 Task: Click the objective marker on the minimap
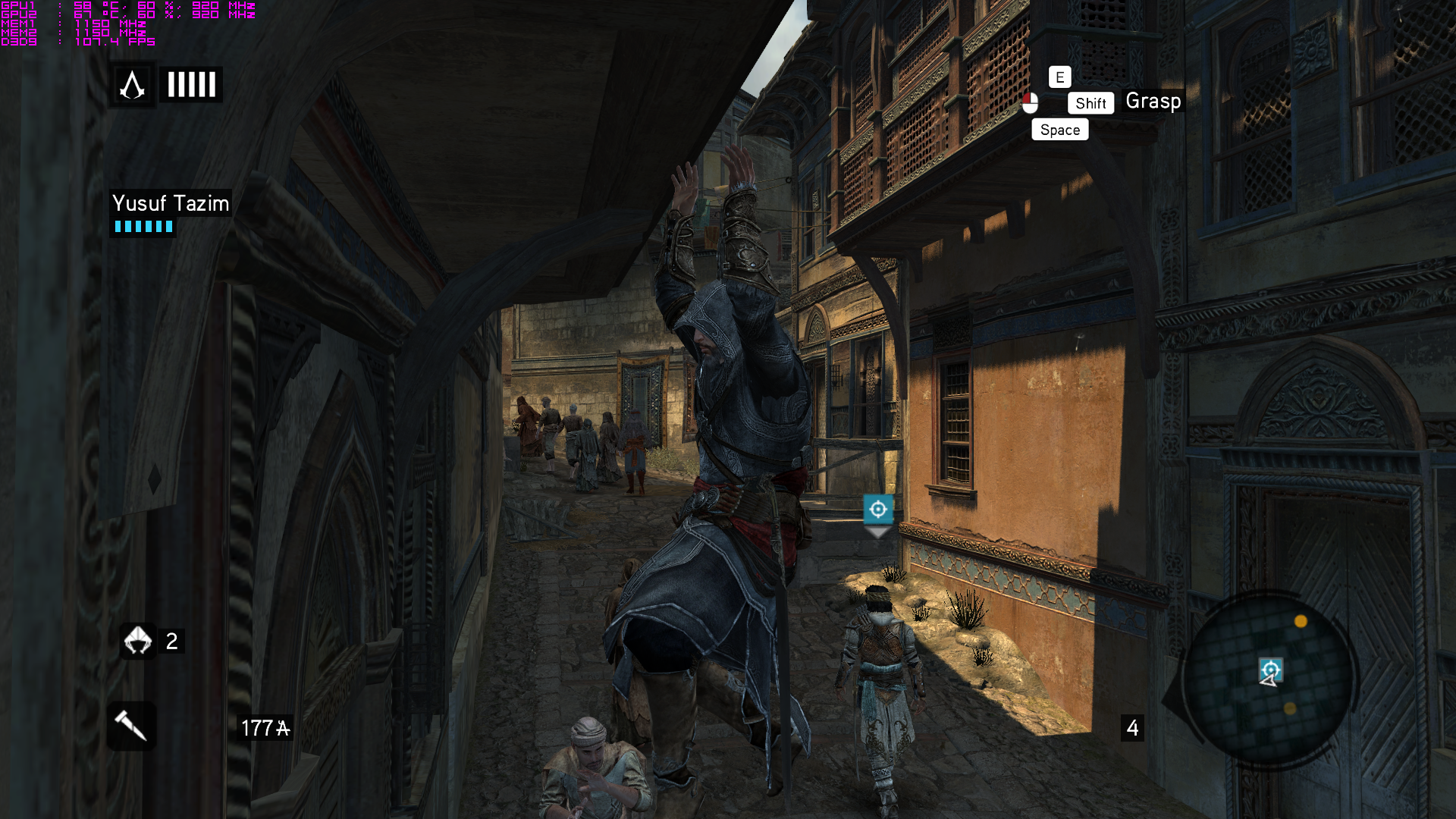(1271, 669)
